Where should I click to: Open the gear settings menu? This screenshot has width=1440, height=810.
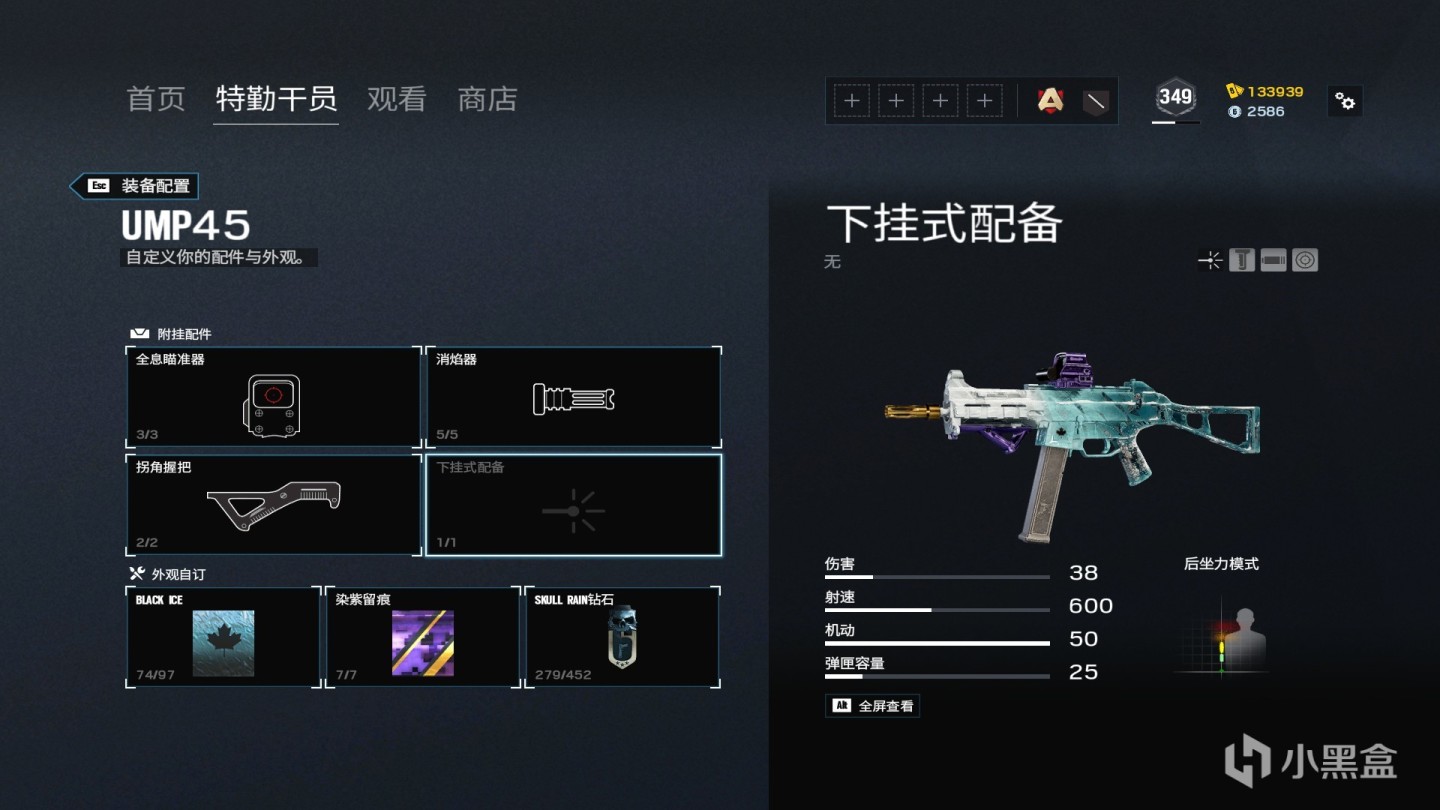tap(1345, 101)
